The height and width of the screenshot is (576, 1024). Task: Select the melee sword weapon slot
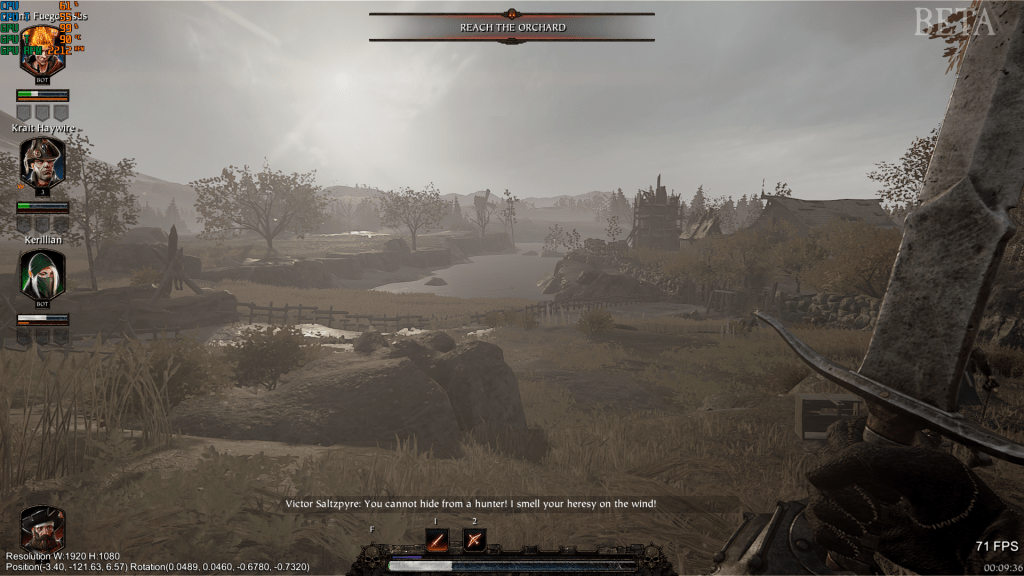click(x=437, y=541)
